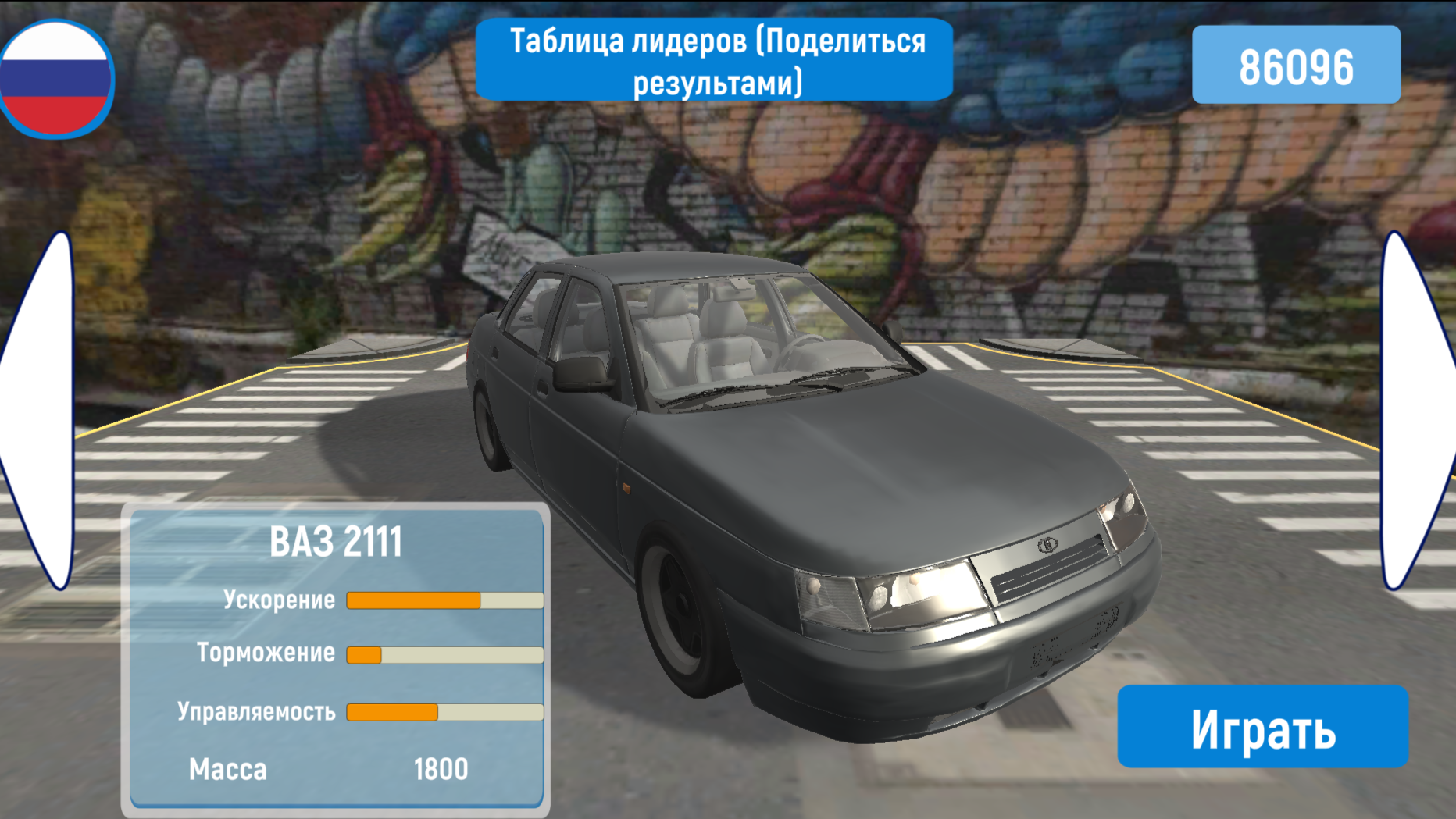Screen dimensions: 1456x819
Task: Click the Торможение stat bar
Action: (x=444, y=653)
